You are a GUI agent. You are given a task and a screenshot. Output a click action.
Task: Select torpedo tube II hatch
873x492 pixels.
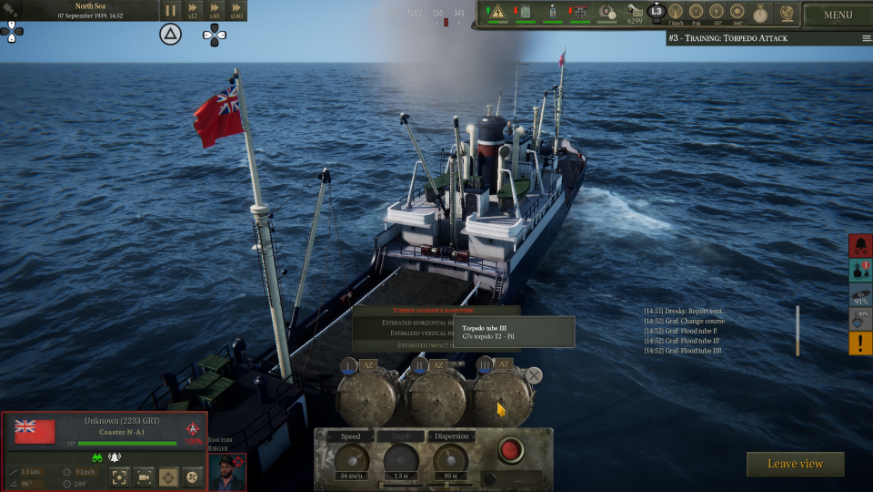(x=438, y=397)
